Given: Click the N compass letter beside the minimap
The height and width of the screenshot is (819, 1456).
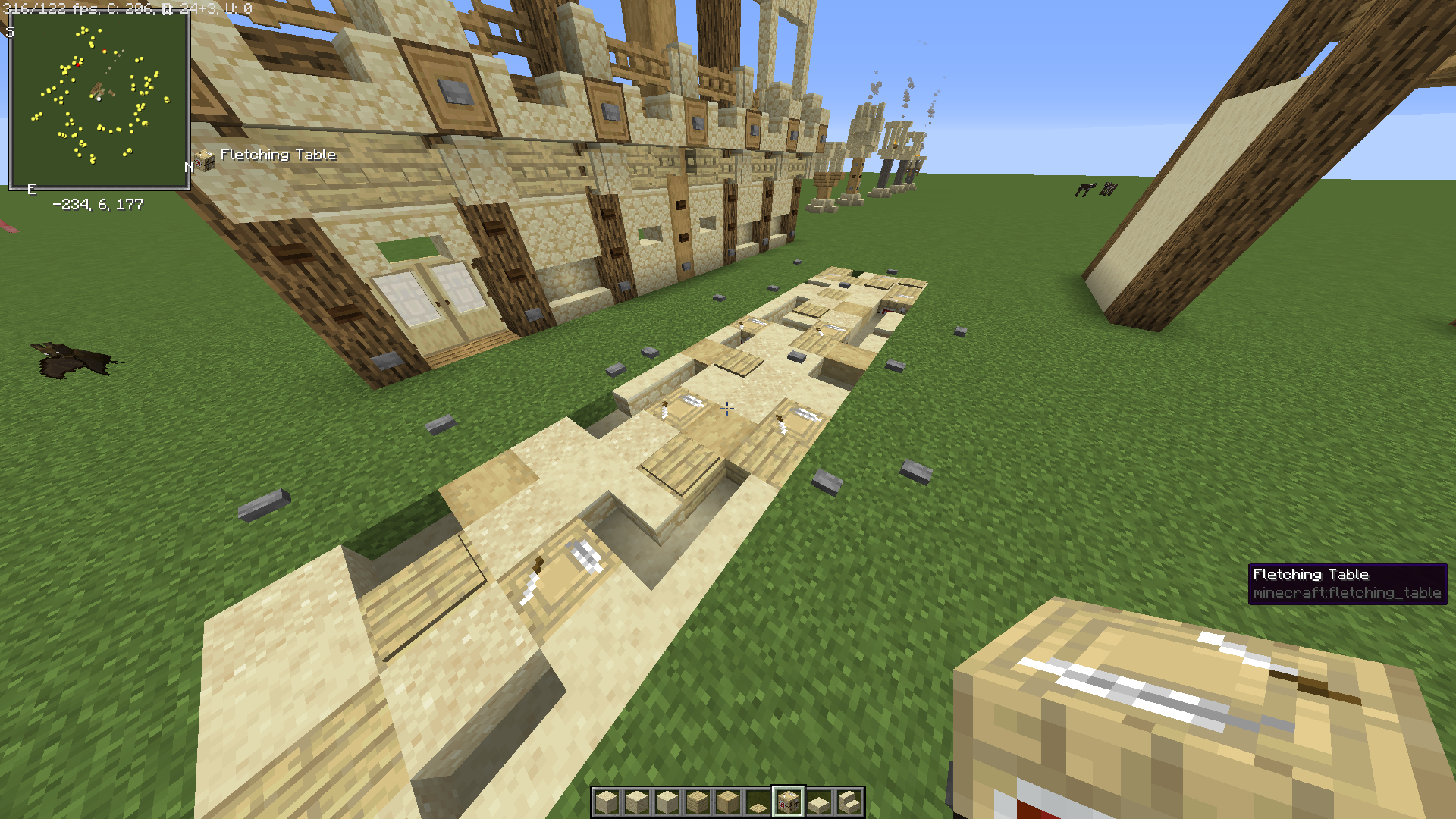Looking at the screenshot, I should point(189,166).
